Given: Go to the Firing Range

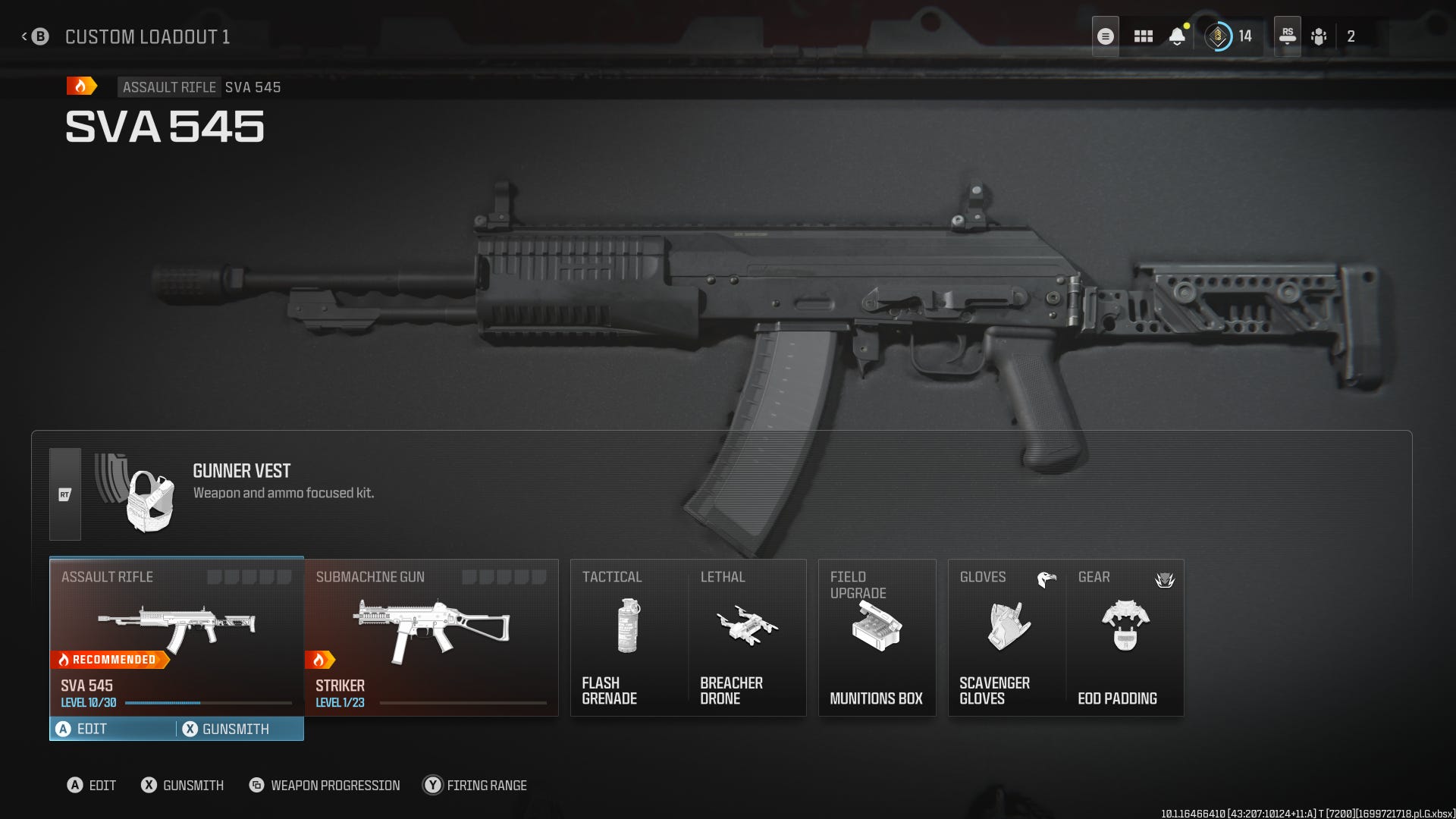Looking at the screenshot, I should point(475,786).
